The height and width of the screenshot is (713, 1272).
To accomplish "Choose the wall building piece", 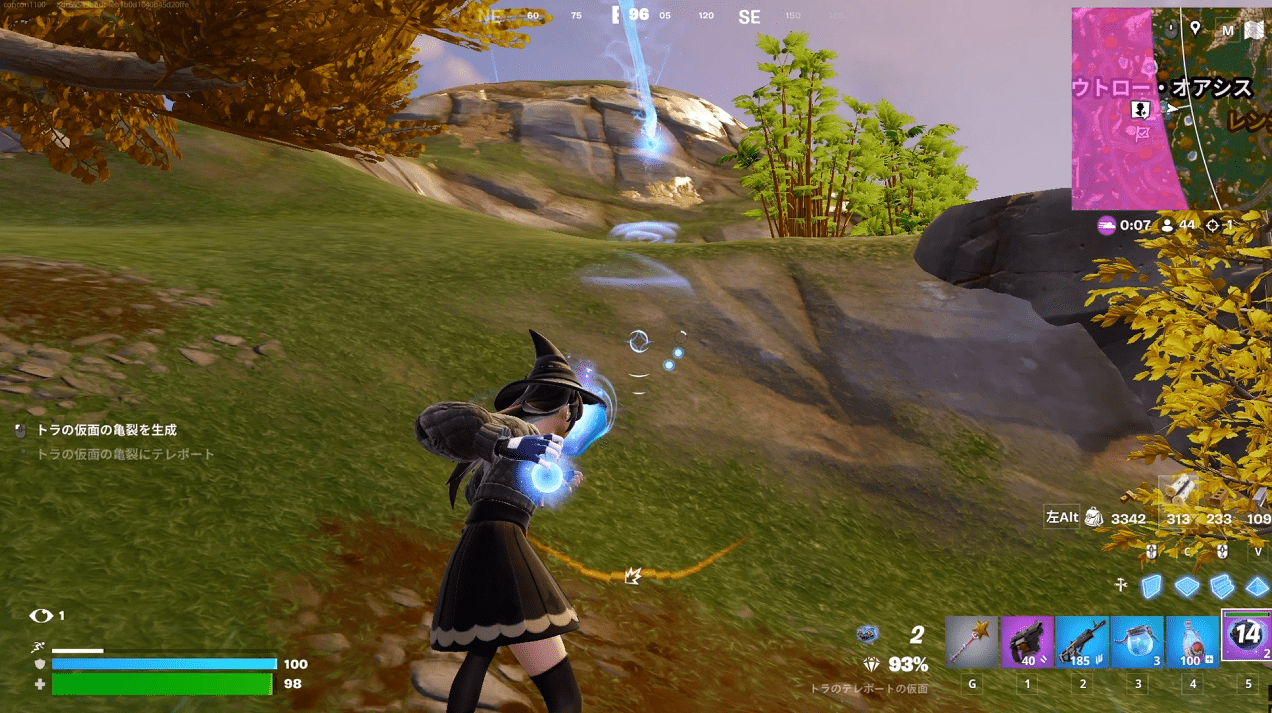I will point(1152,587).
